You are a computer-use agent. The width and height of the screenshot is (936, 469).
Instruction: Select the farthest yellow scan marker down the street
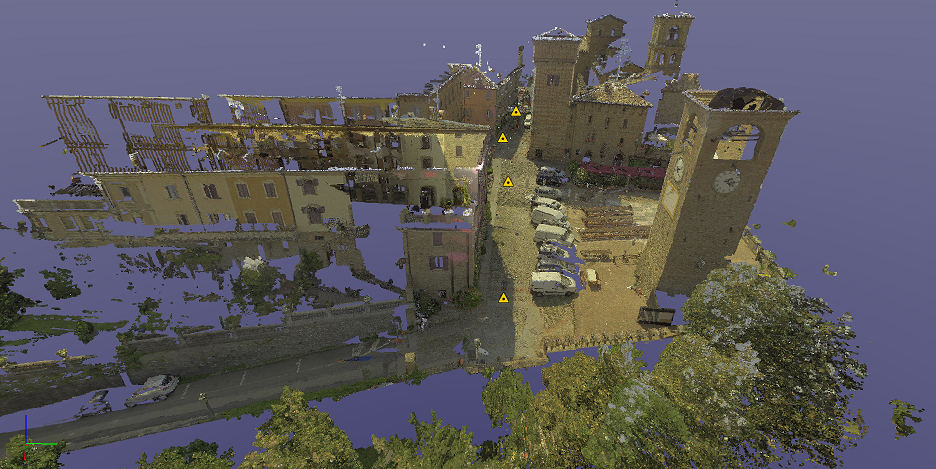click(516, 112)
